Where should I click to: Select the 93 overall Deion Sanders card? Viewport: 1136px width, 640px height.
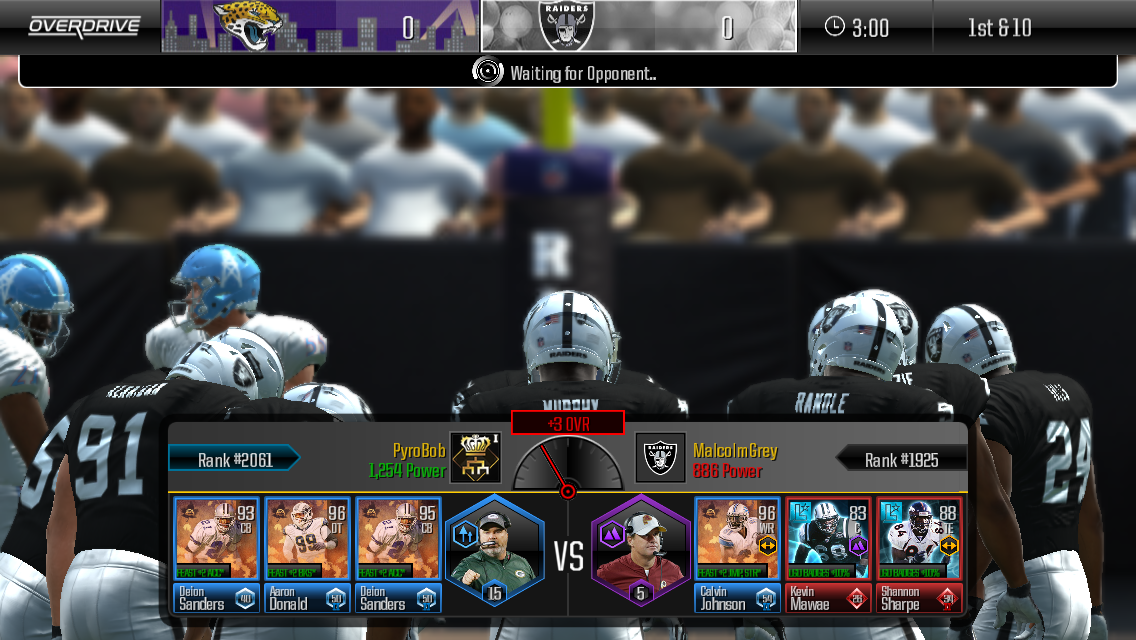coord(216,554)
